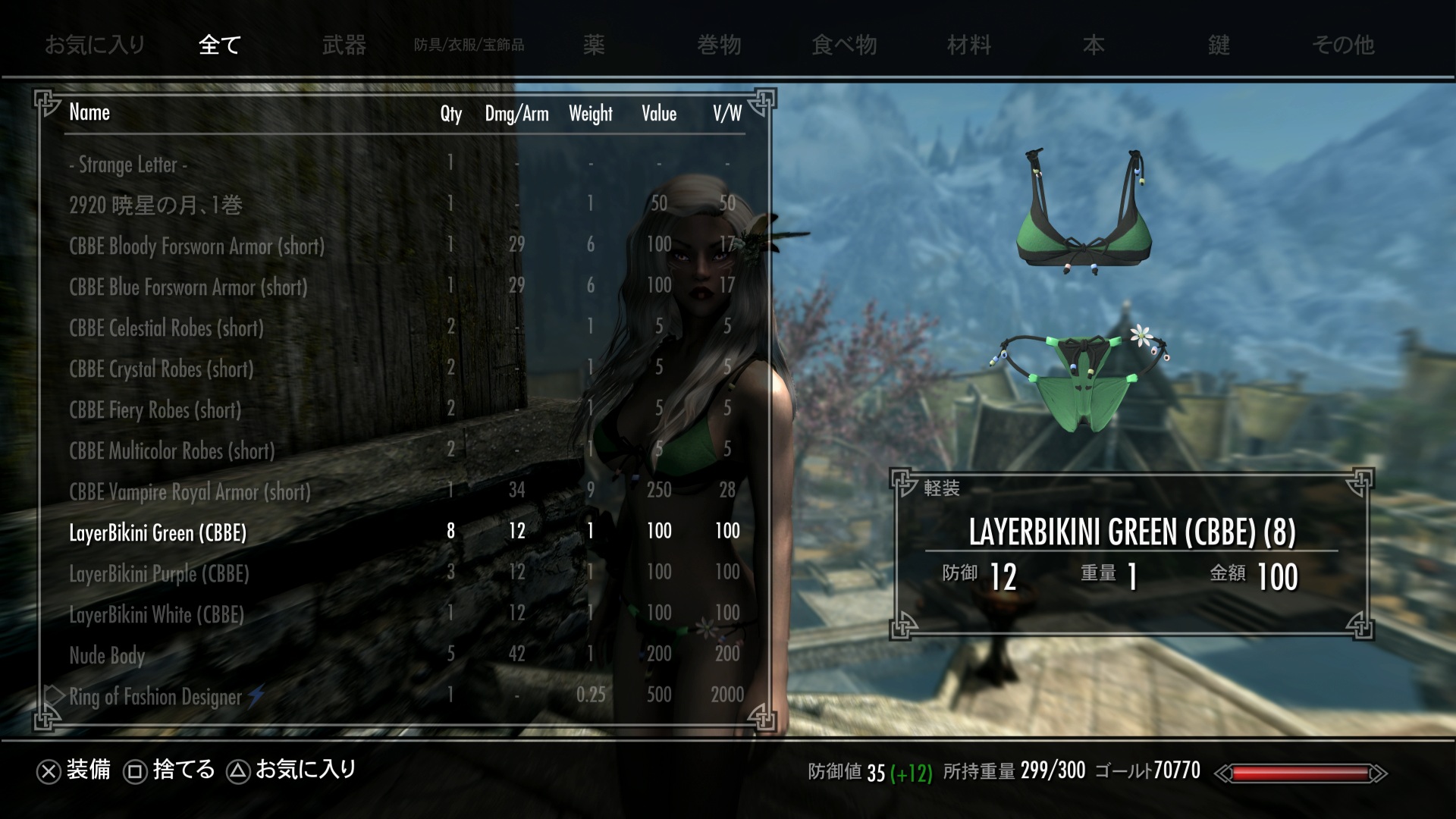The height and width of the screenshot is (819, 1456).
Task: Sort inventory by Weight column header
Action: (590, 114)
